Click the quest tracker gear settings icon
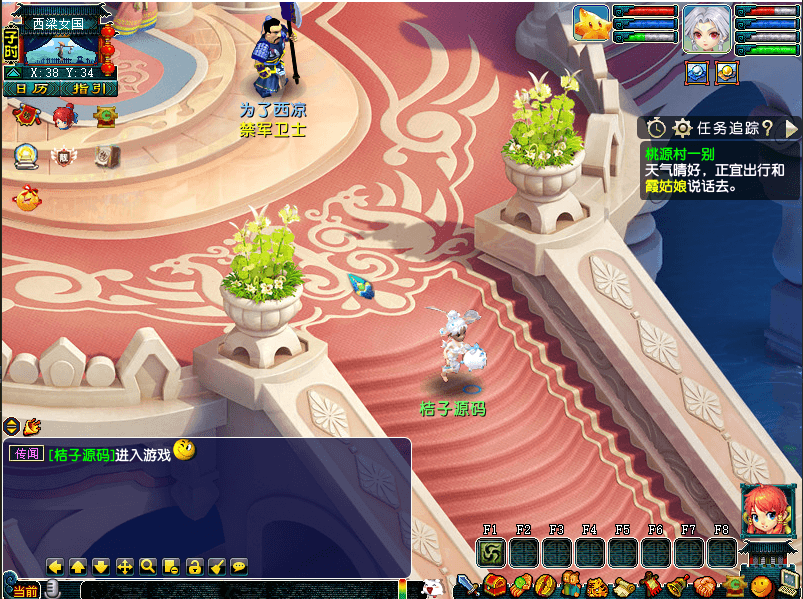Viewport: 803px width, 599px height. 683,128
